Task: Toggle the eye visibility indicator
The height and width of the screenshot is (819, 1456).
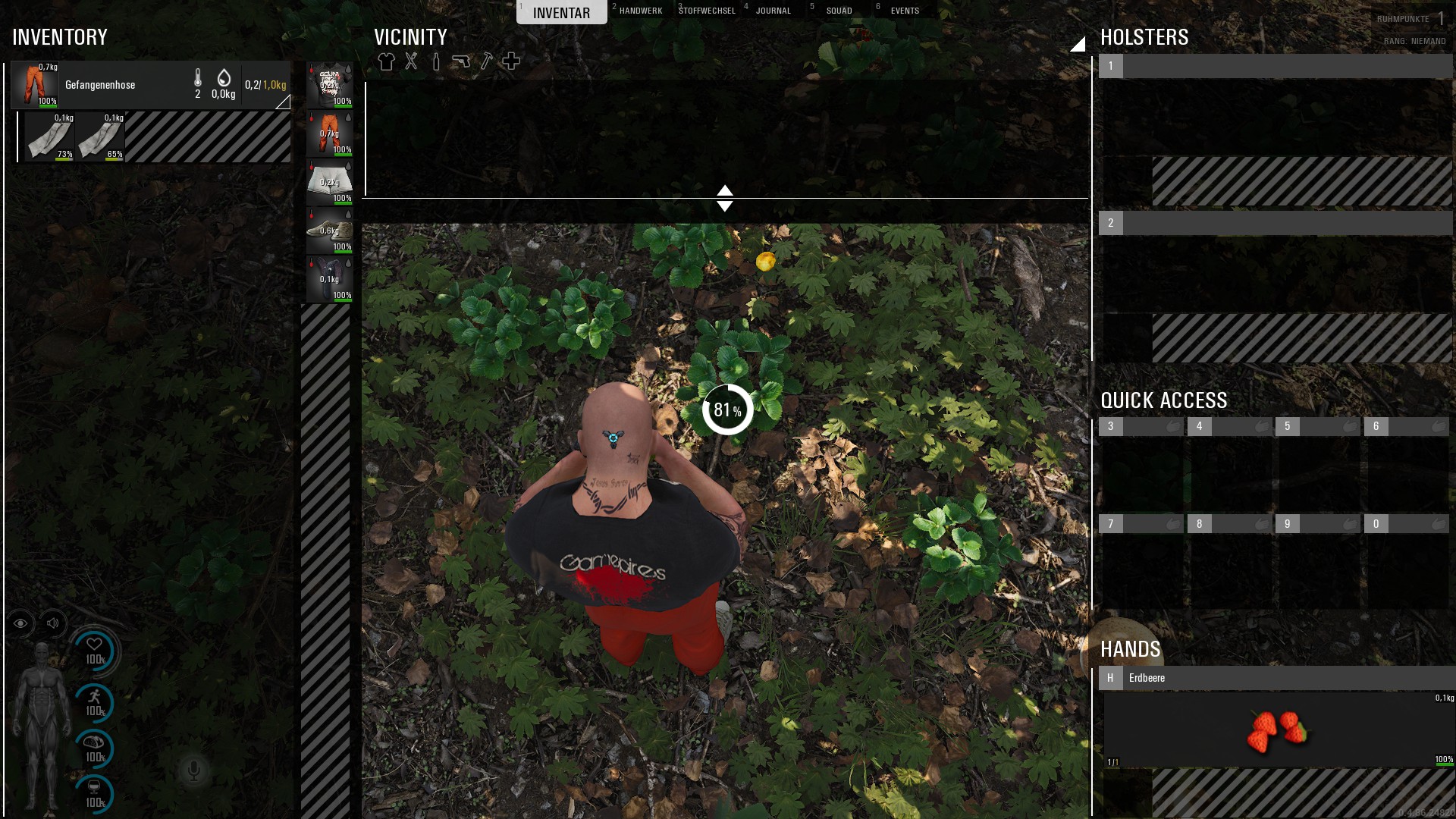Action: click(20, 623)
